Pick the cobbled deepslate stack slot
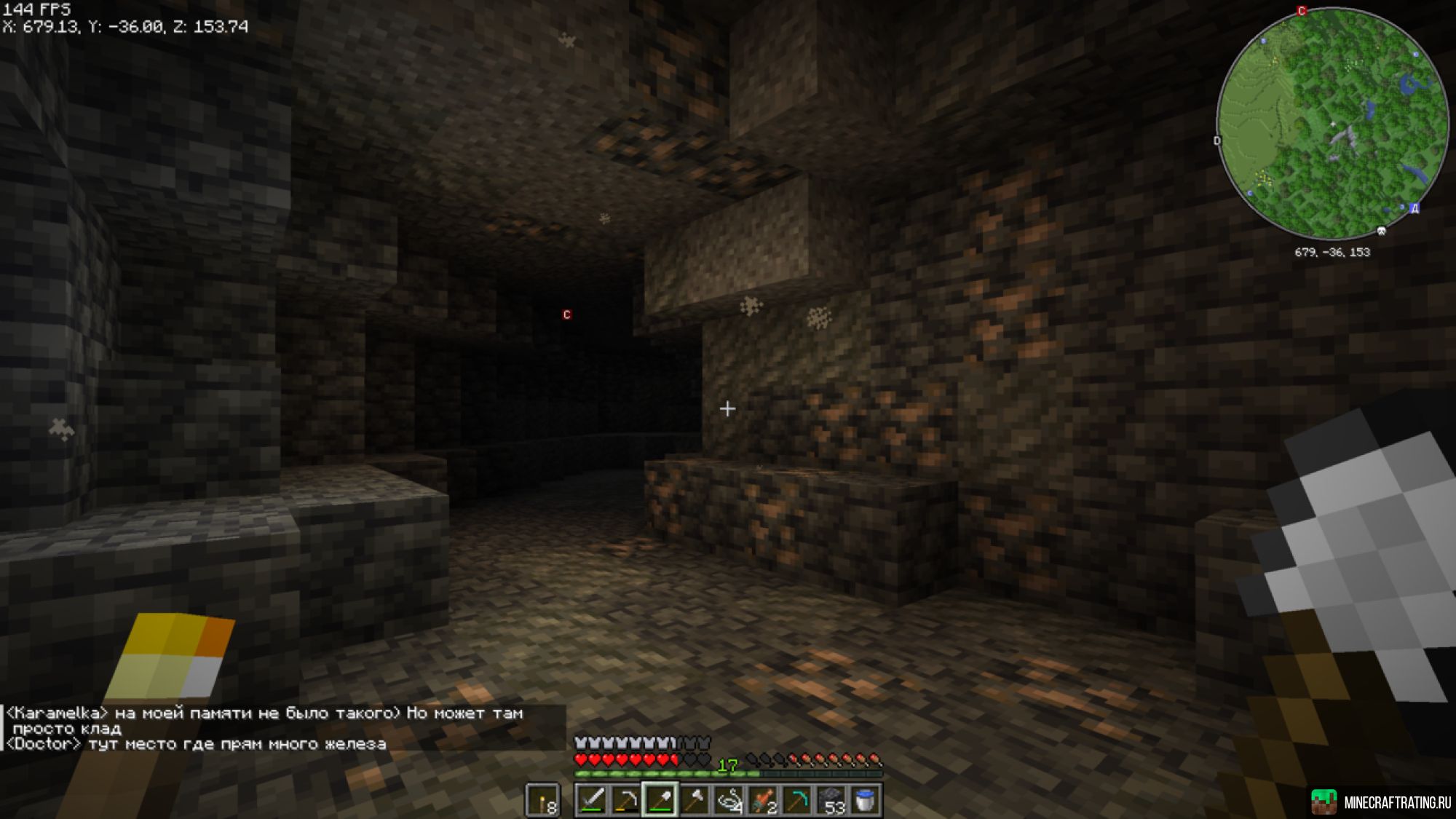 point(831,800)
